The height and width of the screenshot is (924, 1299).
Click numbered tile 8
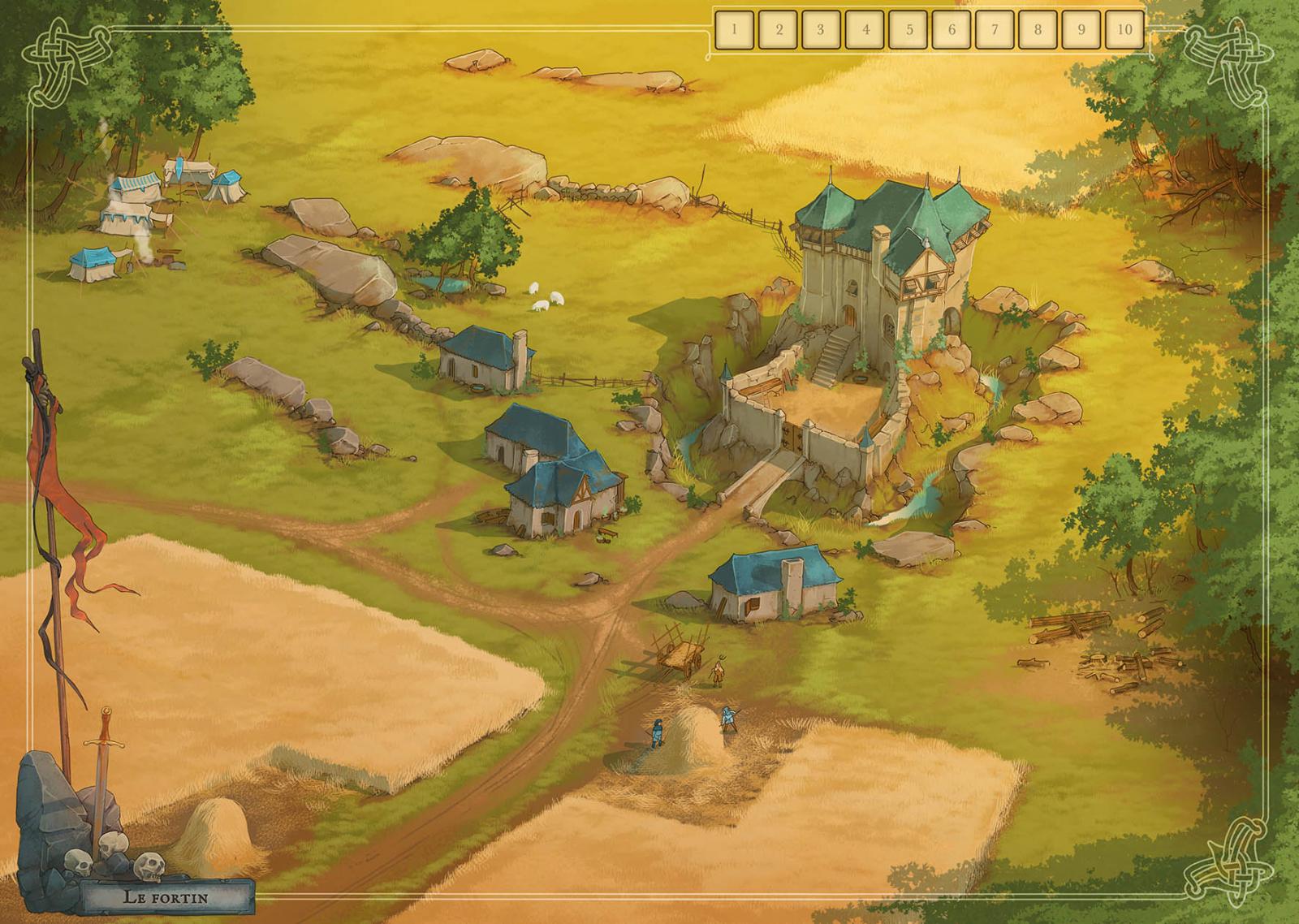pos(1038,30)
